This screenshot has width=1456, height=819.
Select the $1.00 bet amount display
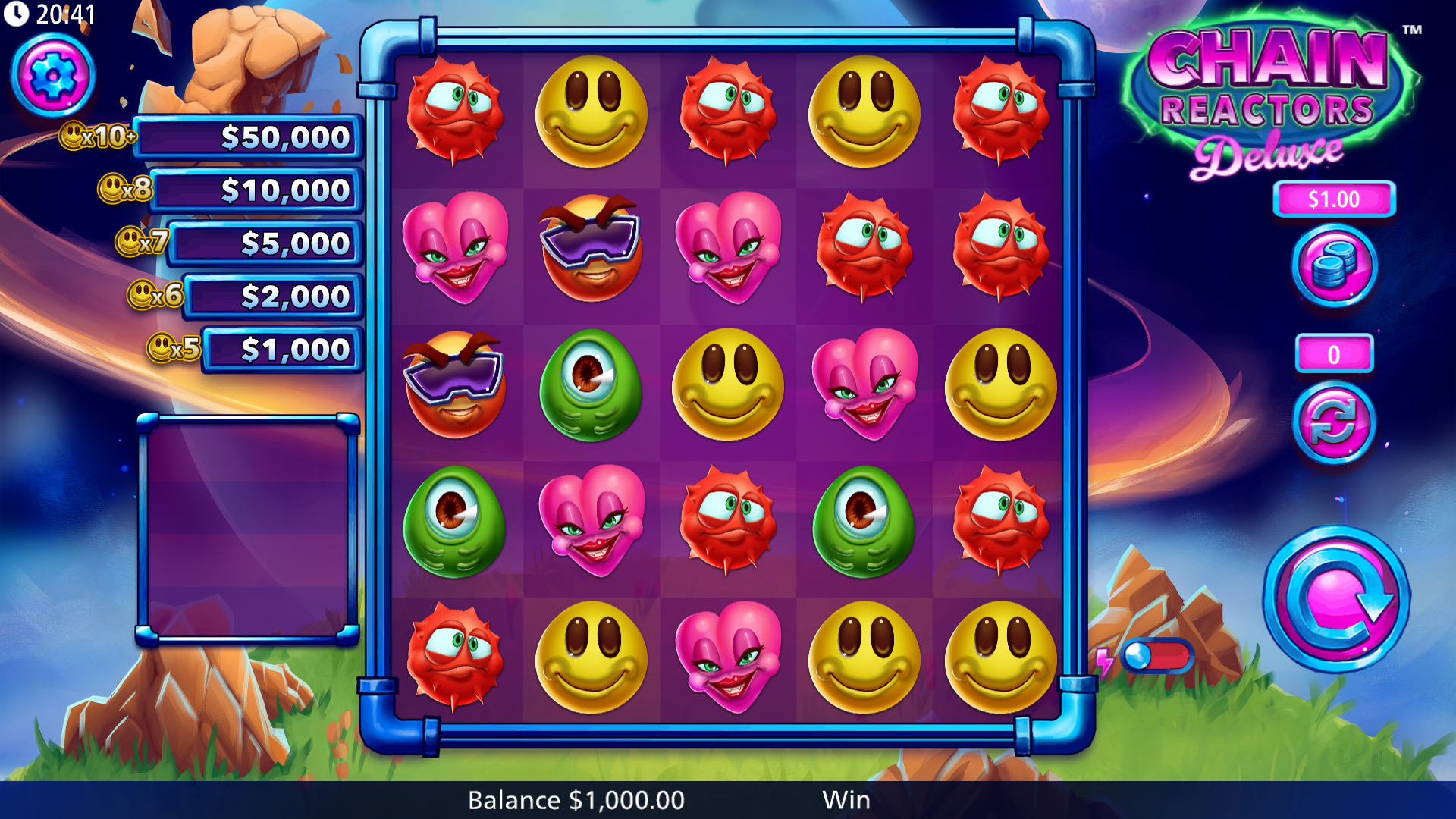[x=1334, y=199]
